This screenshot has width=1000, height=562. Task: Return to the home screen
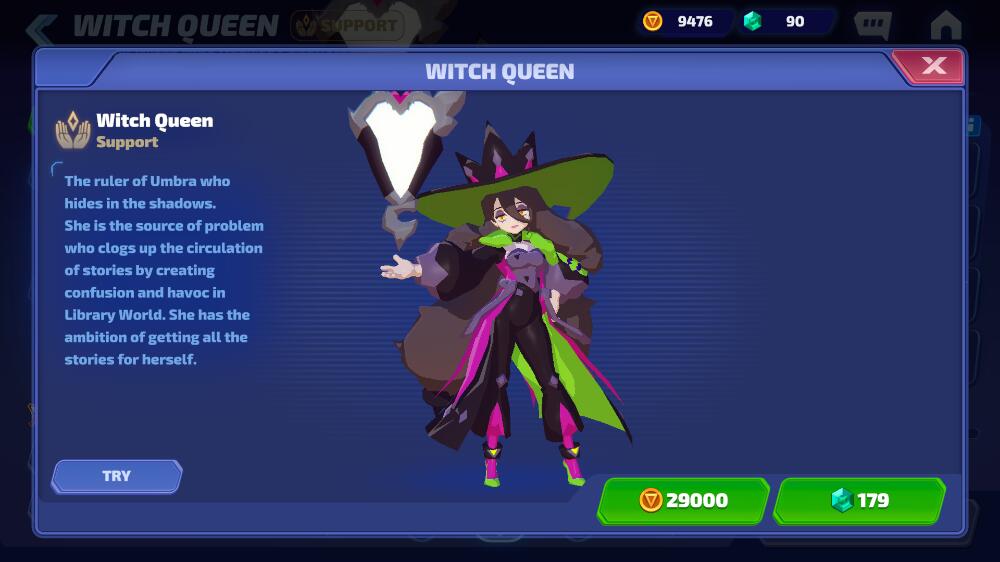(x=945, y=25)
